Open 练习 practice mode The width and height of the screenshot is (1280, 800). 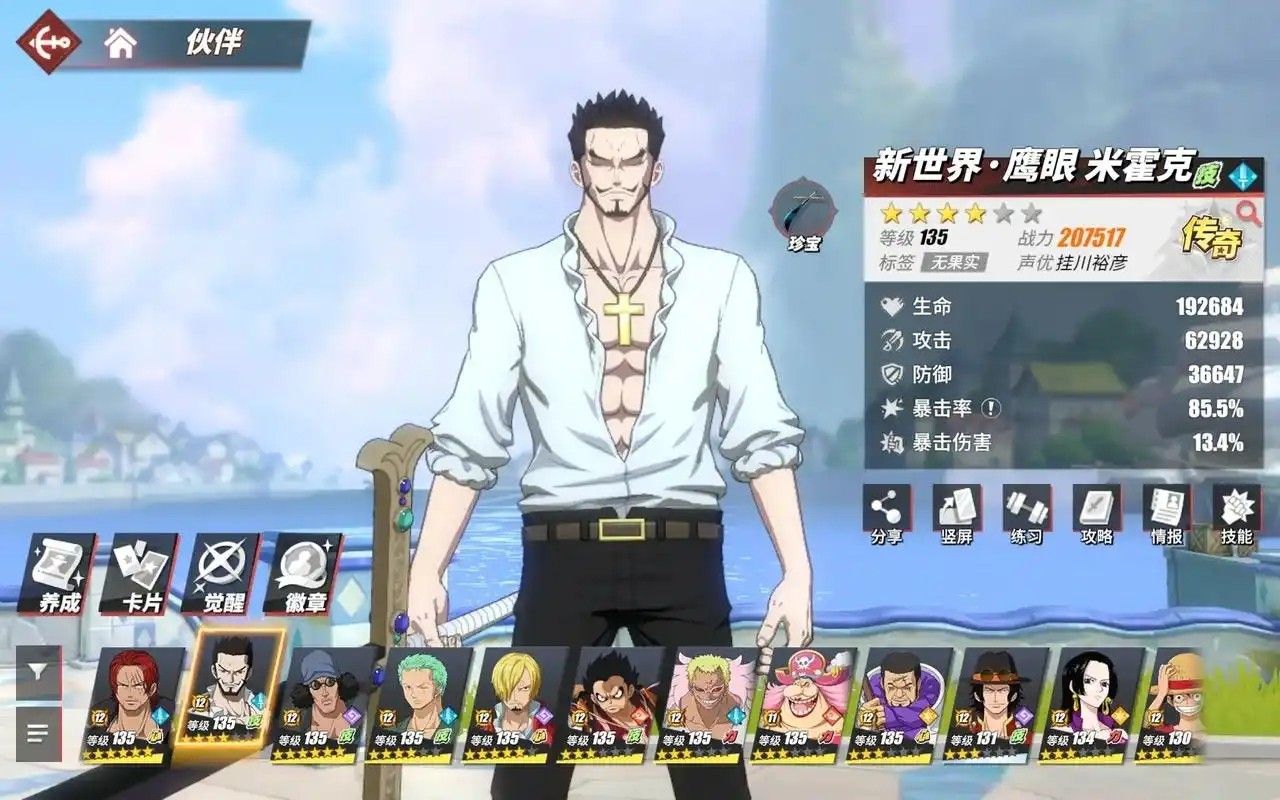(x=1026, y=514)
